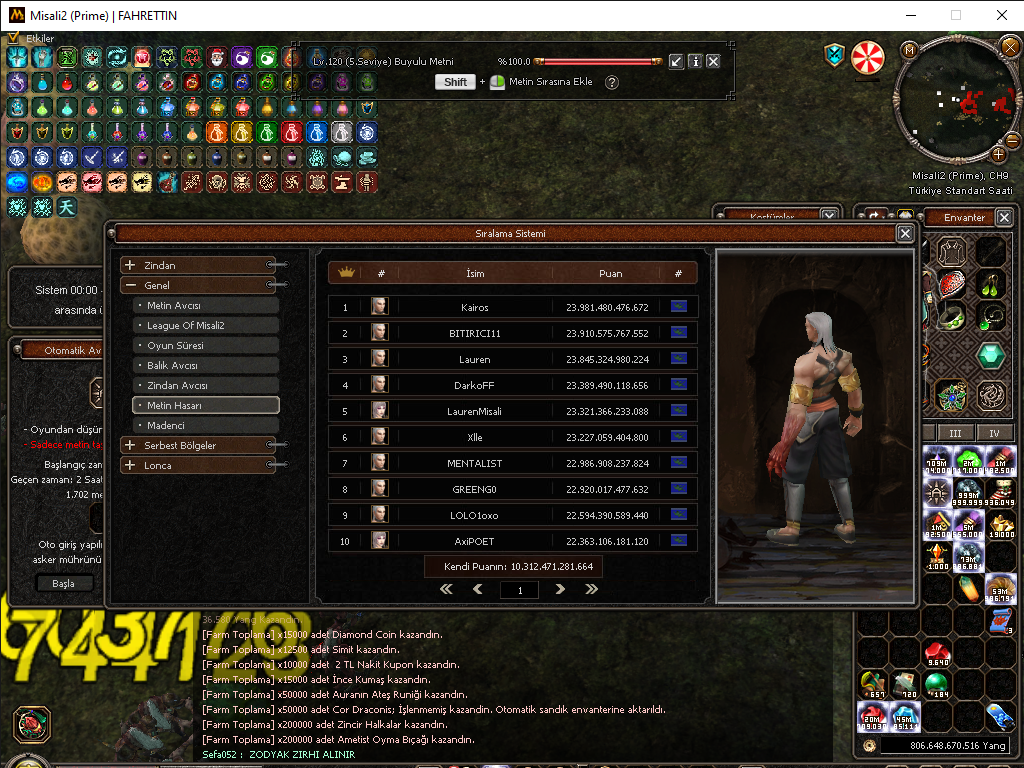Viewport: 1024px width, 768px height.
Task: Toggle the Etkiler checkbox
Action: pos(14,38)
